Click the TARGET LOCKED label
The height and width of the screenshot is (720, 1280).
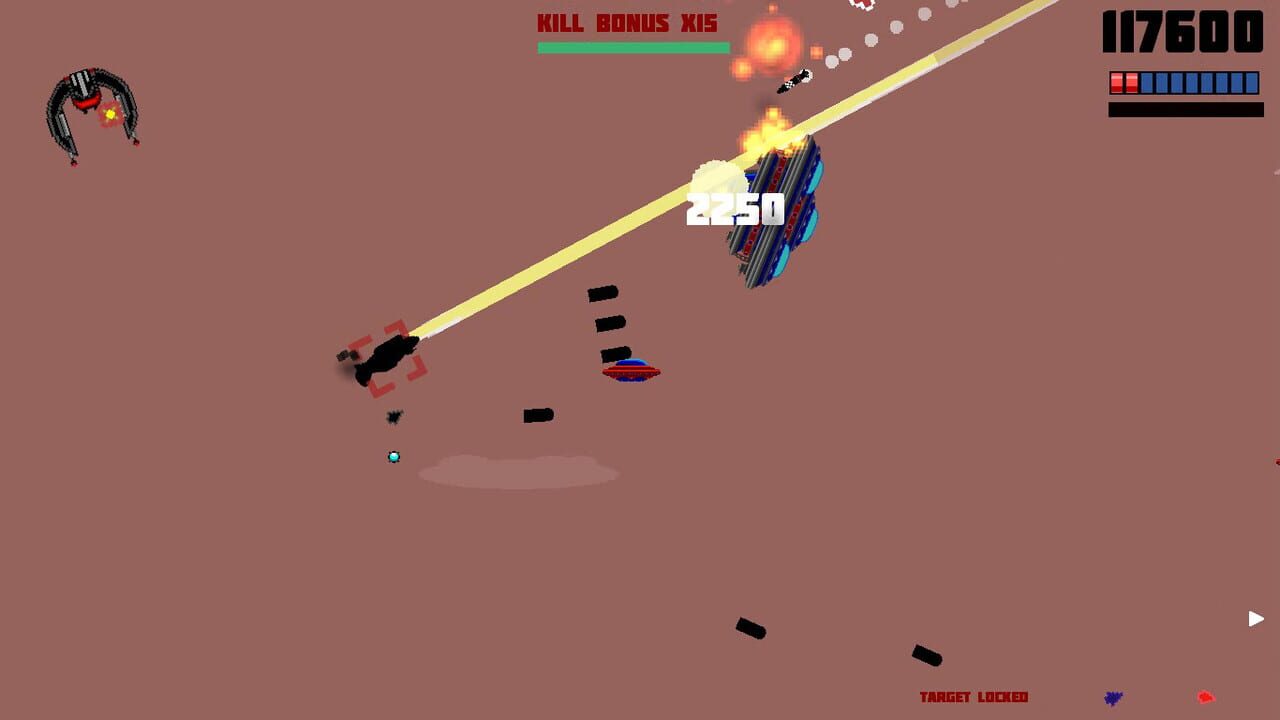click(975, 697)
